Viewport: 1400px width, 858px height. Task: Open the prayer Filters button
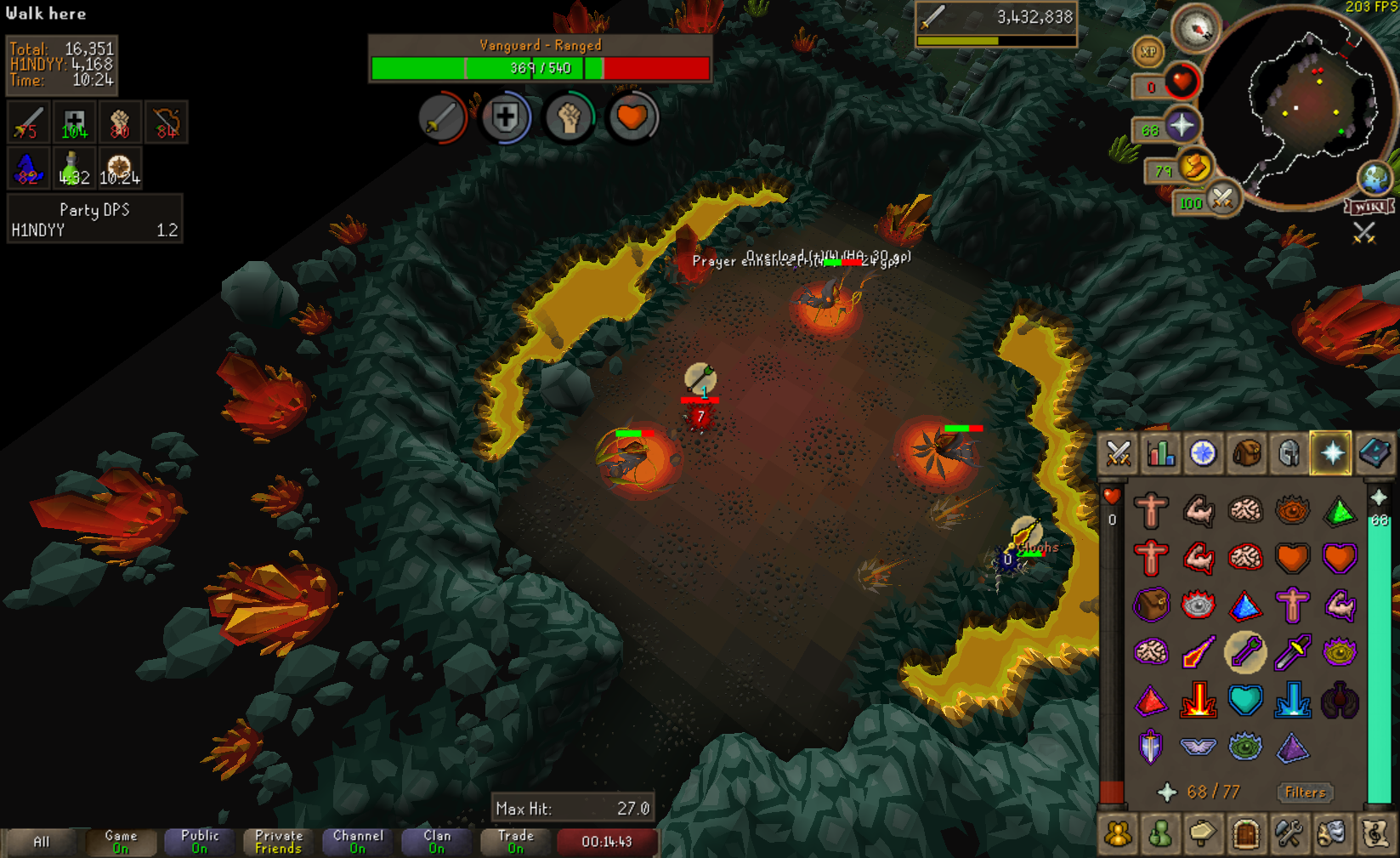tap(1305, 793)
